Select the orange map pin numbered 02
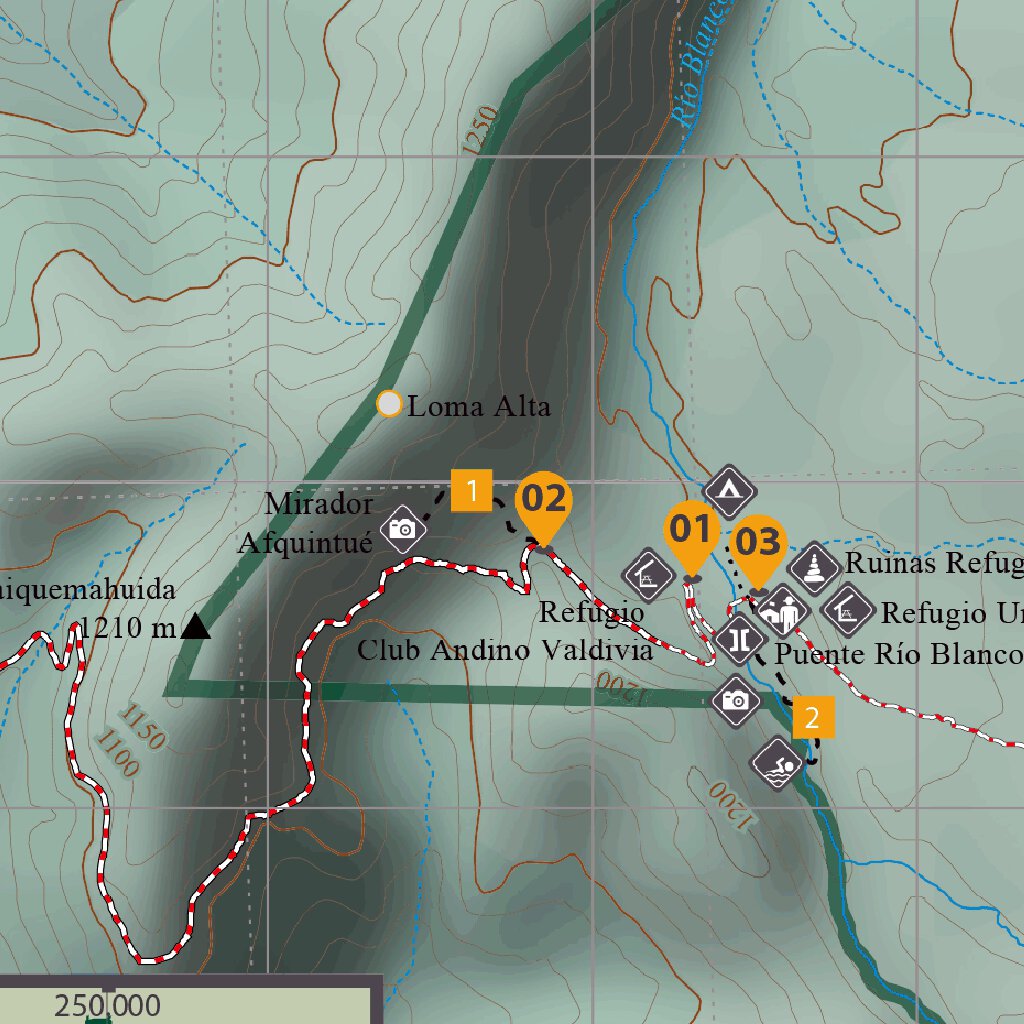1024x1024 pixels. click(x=544, y=503)
